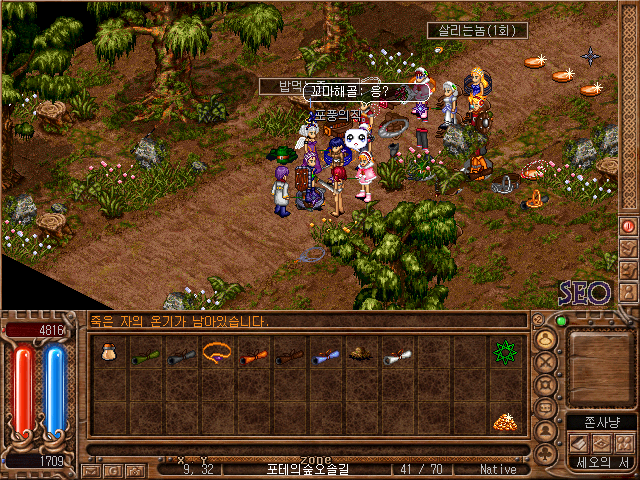The height and width of the screenshot is (480, 640).
Task: Click the crossed swords round button
Action: [x=546, y=362]
